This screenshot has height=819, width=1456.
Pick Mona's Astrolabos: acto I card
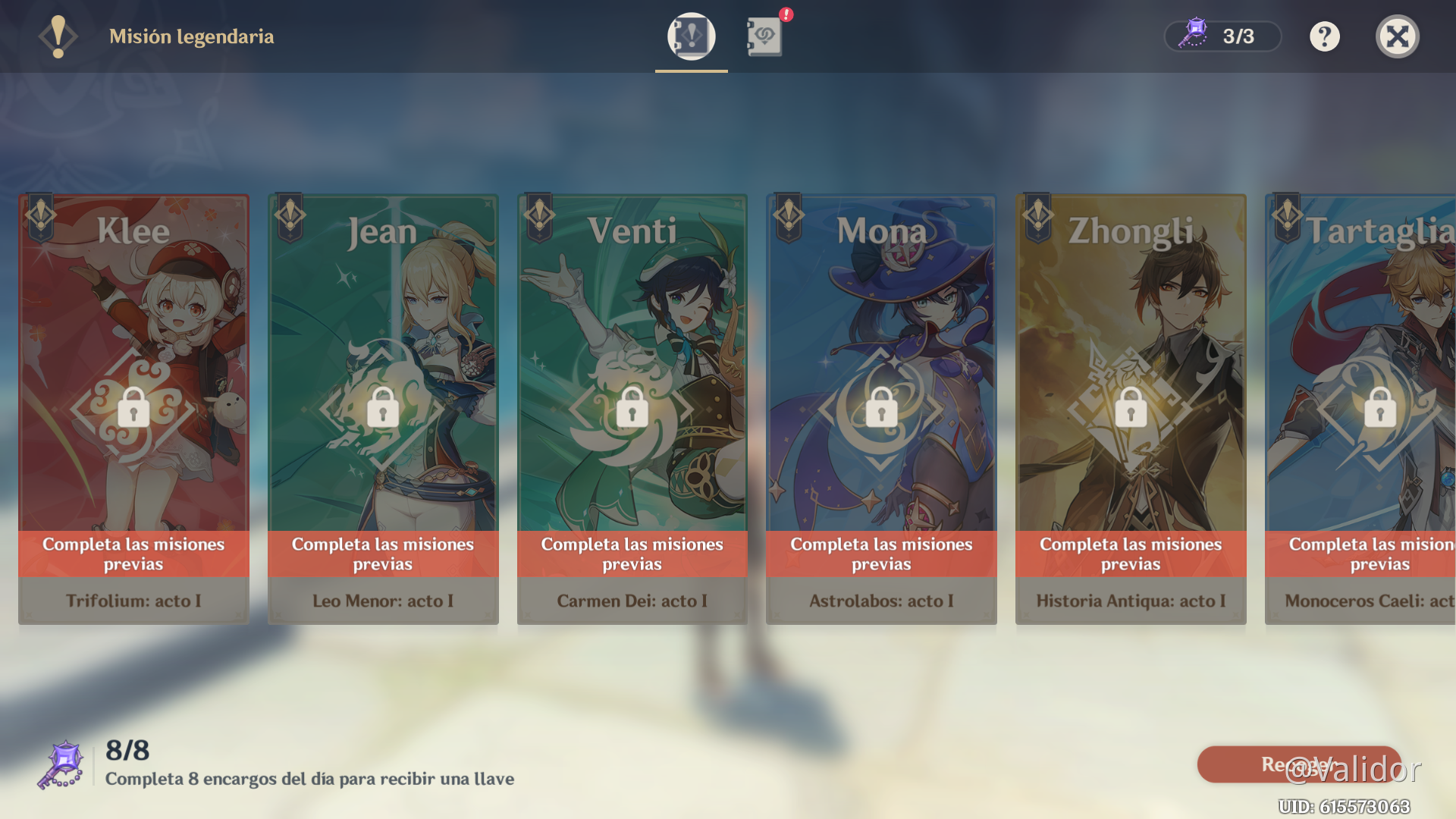point(881,409)
